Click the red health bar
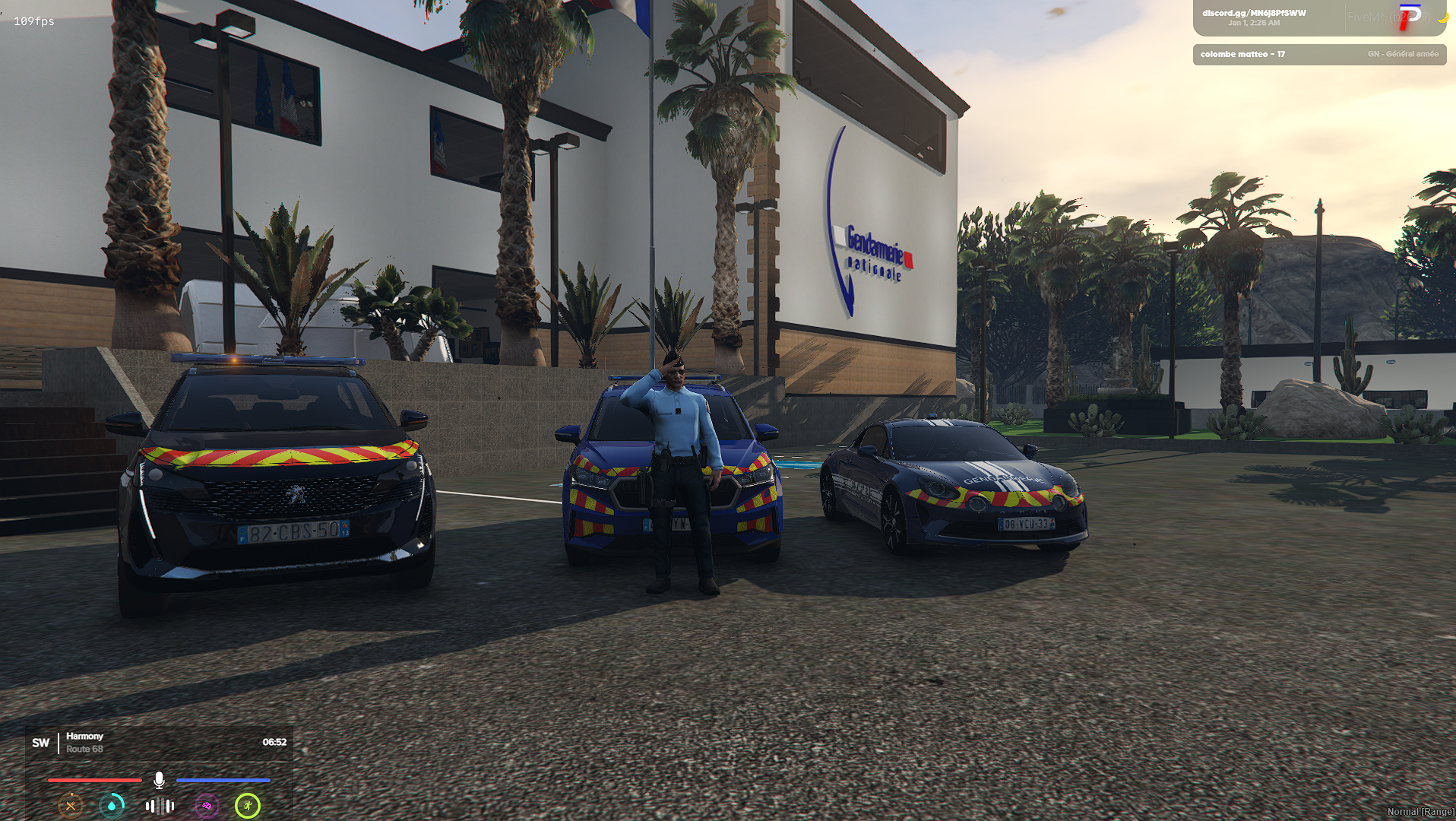The image size is (1456, 821). [93, 780]
